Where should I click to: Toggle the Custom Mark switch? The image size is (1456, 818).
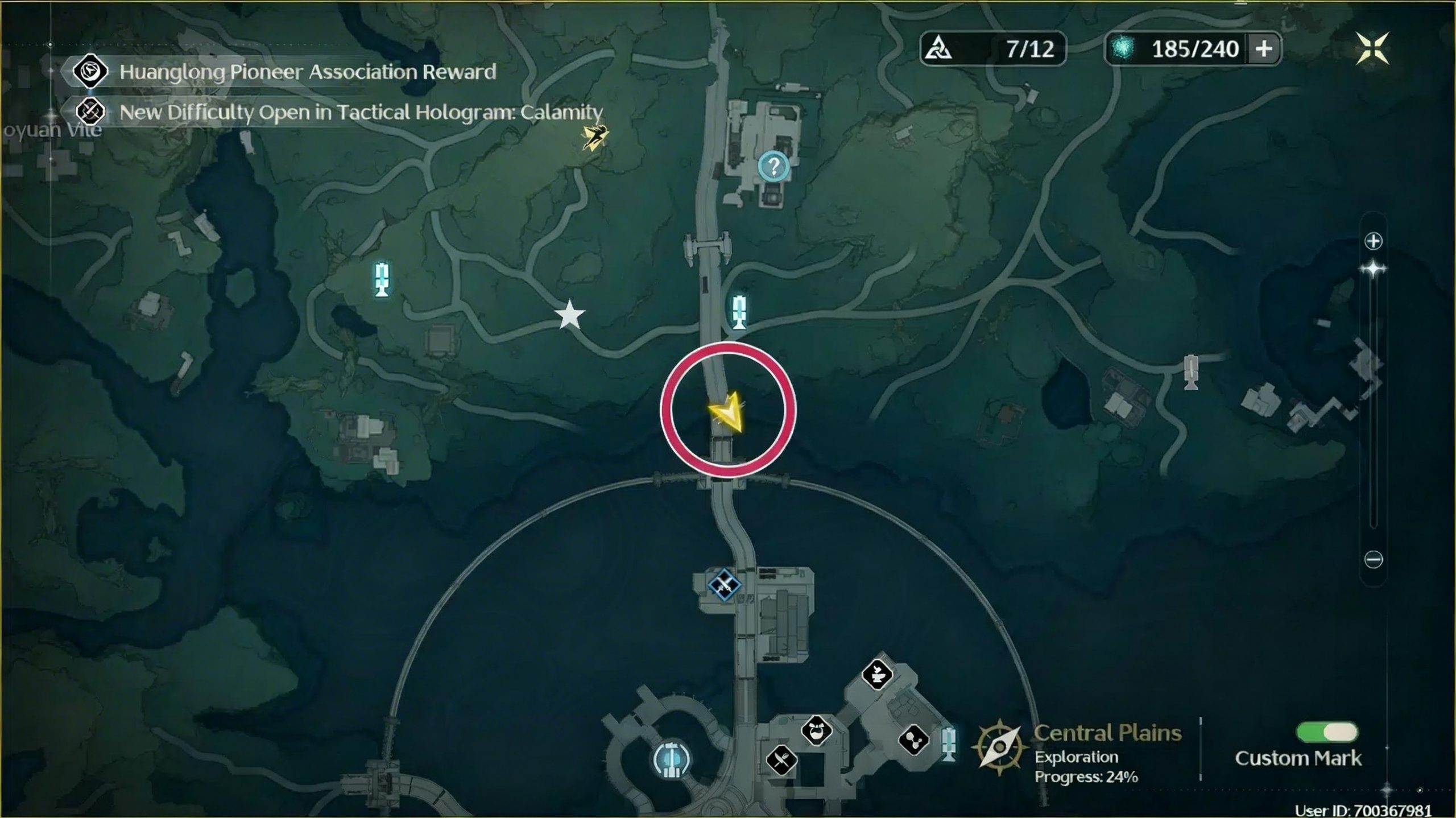pos(1326,732)
